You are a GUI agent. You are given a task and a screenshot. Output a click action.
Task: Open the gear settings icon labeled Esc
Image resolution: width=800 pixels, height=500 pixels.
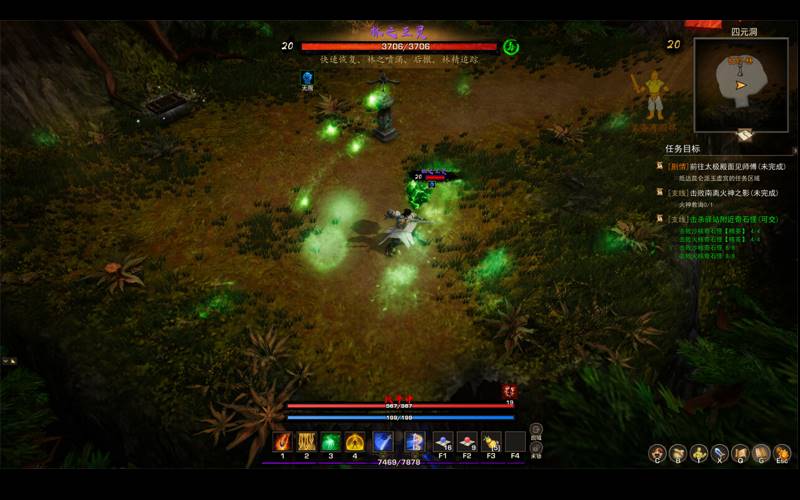point(782,453)
